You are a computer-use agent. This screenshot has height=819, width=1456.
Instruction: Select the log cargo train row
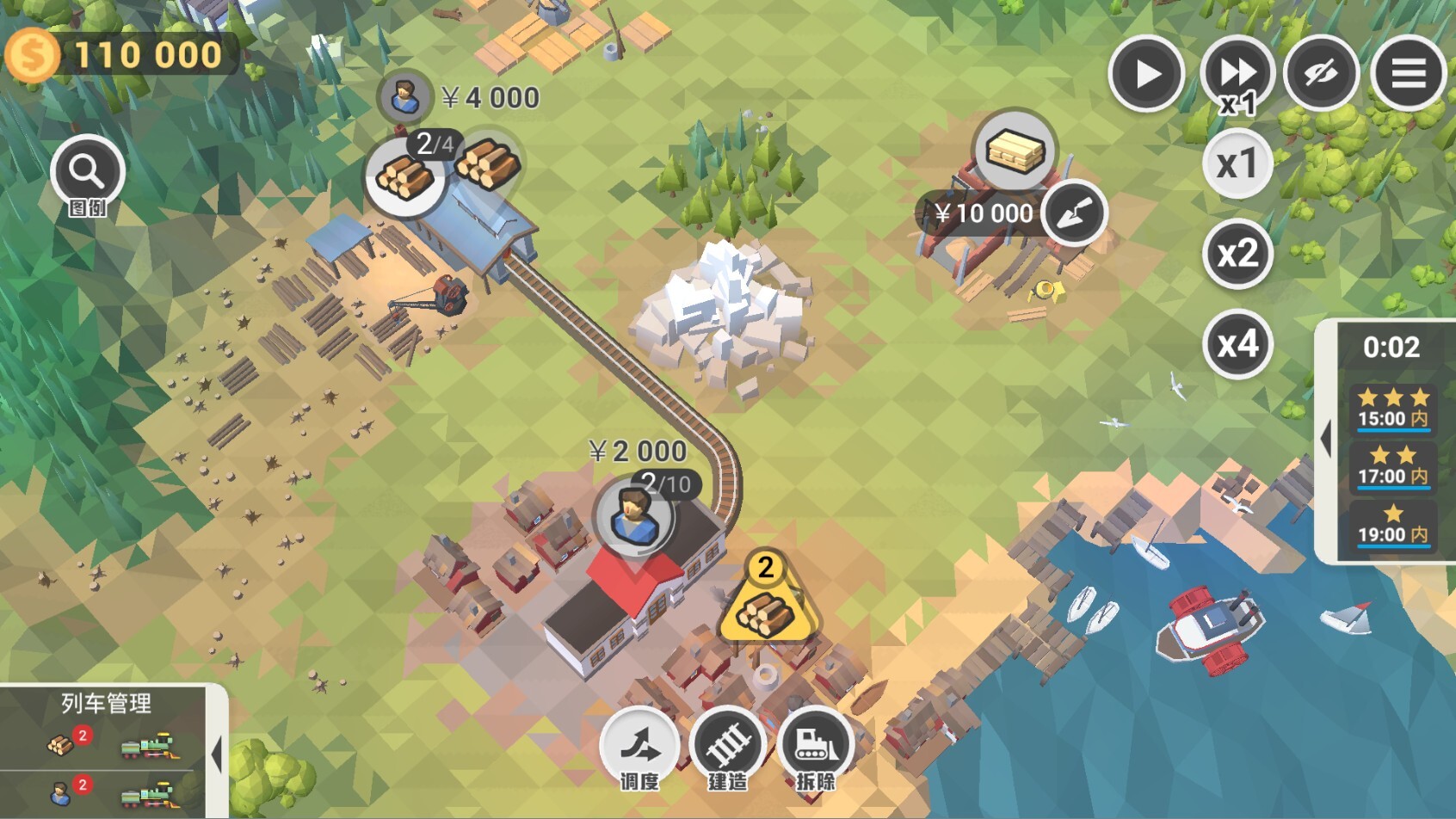[x=108, y=745]
